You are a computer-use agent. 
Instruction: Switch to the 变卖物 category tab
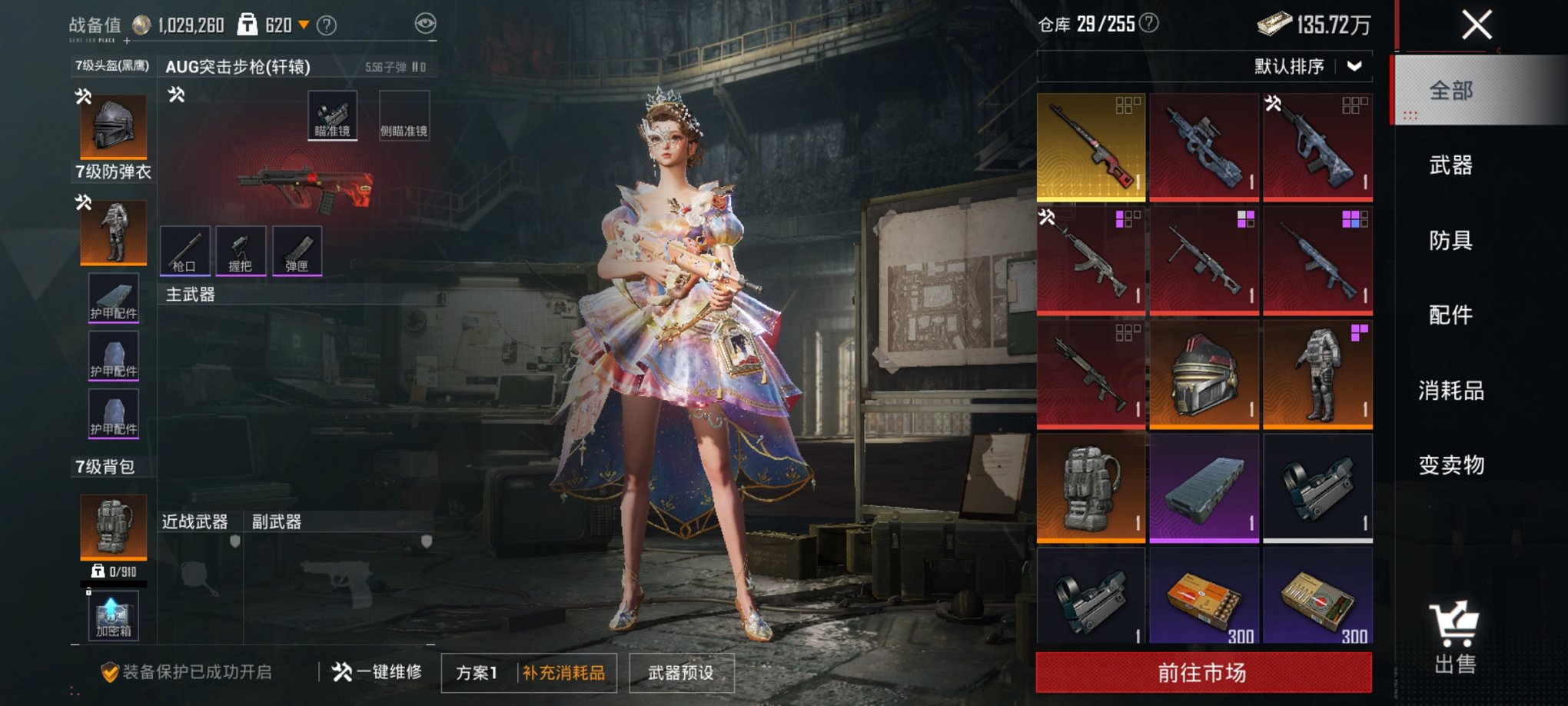tap(1450, 465)
